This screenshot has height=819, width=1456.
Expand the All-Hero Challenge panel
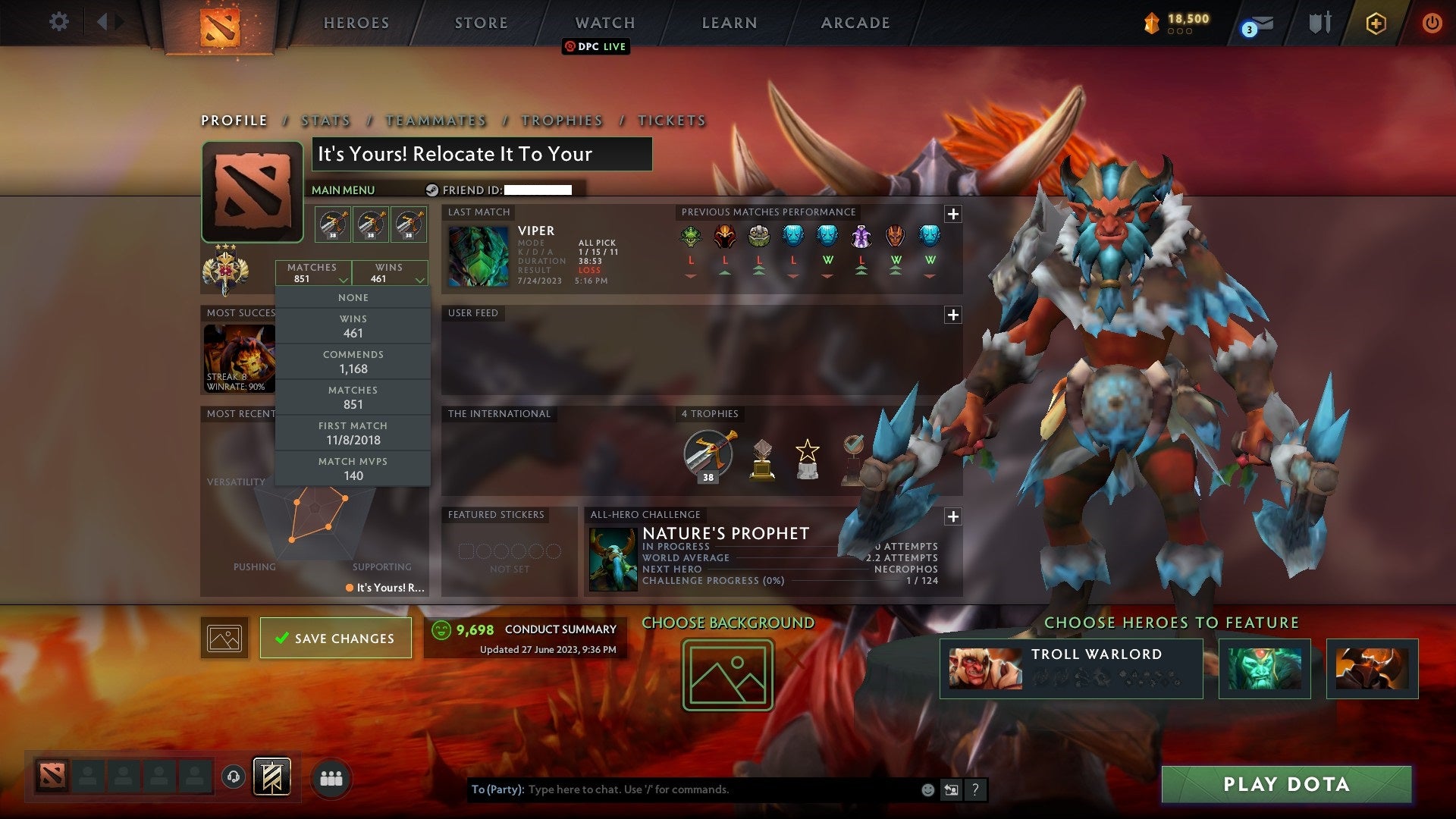954,516
